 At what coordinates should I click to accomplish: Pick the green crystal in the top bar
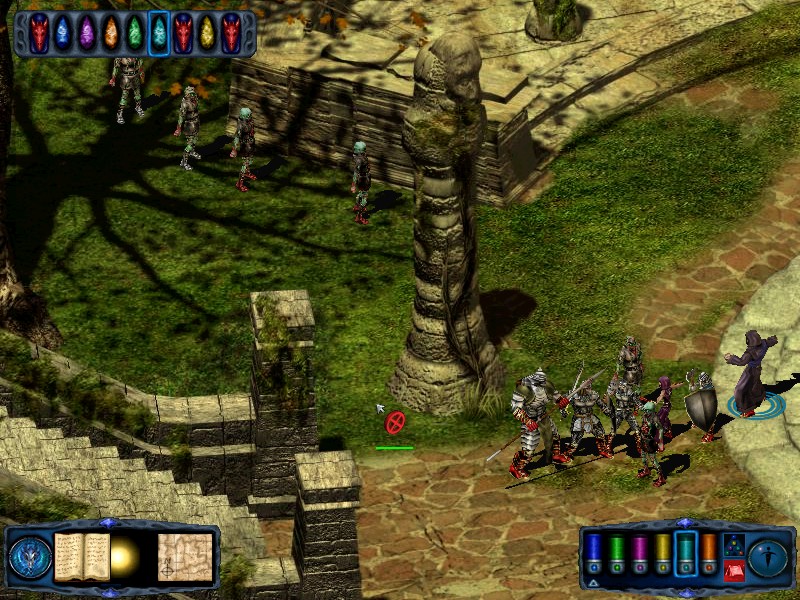[135, 33]
